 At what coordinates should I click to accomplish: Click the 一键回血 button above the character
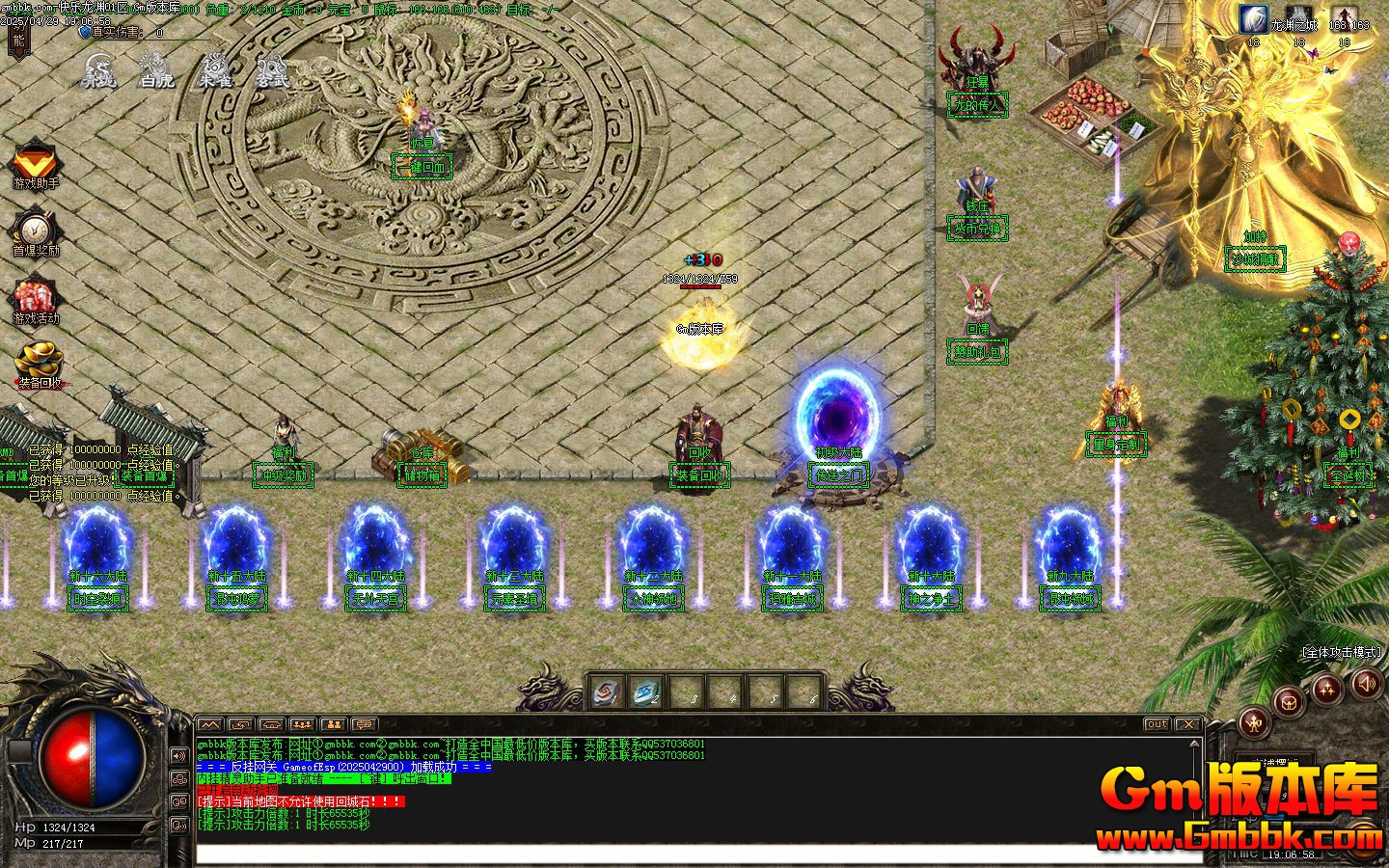422,166
